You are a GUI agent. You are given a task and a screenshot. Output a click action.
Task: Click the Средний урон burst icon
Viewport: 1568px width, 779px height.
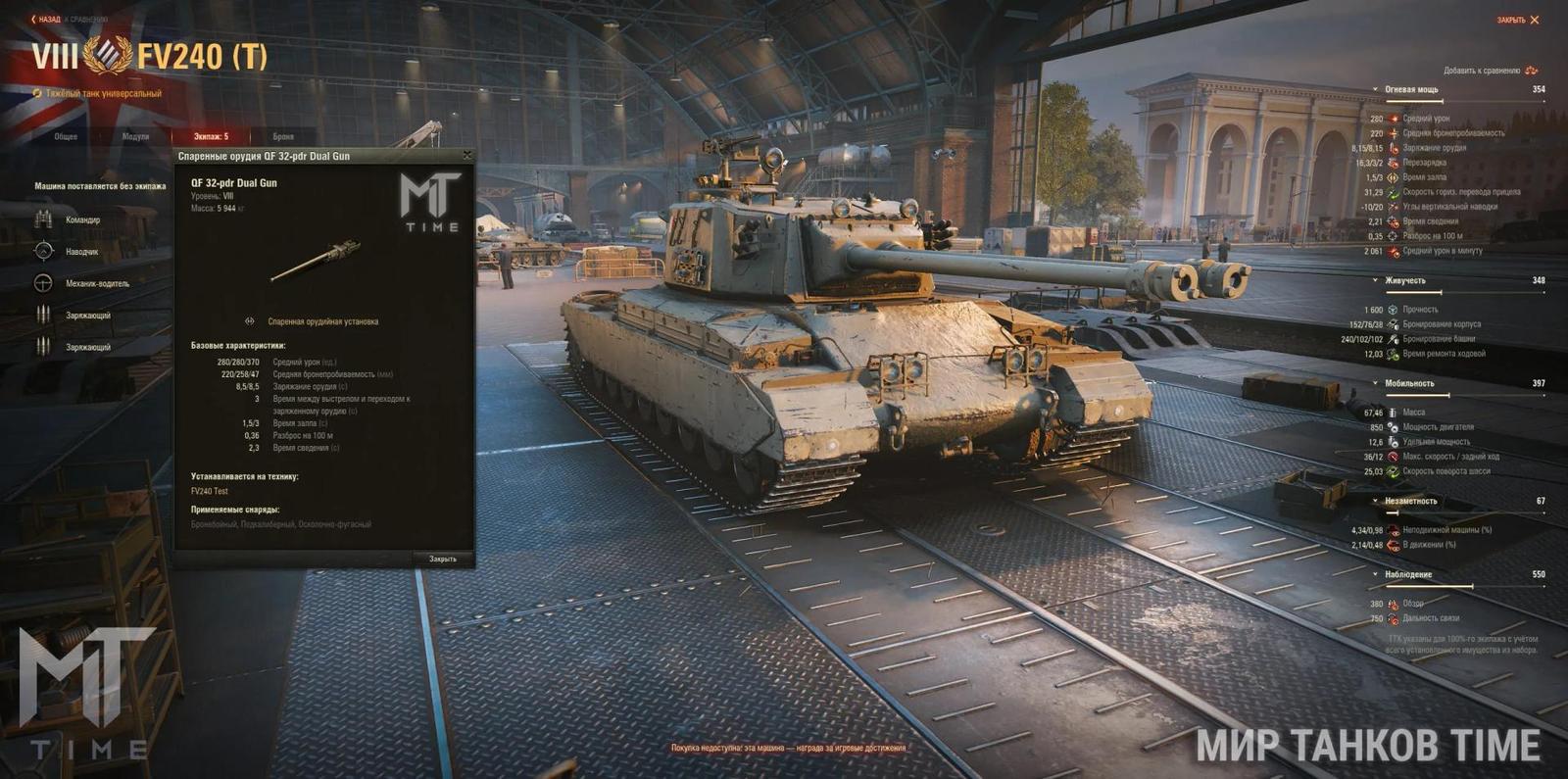tap(1392, 117)
